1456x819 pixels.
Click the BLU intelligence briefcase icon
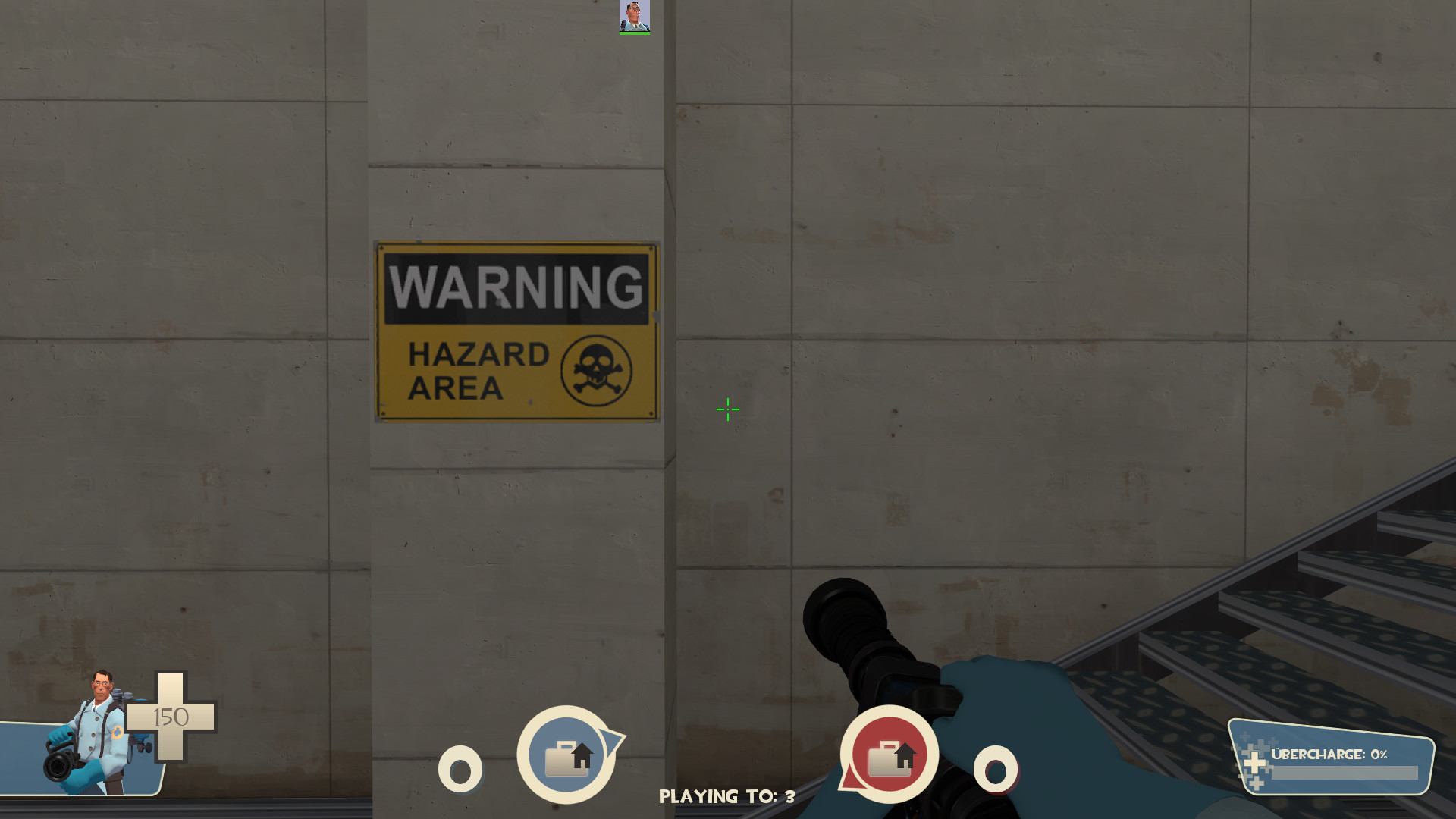click(x=567, y=755)
